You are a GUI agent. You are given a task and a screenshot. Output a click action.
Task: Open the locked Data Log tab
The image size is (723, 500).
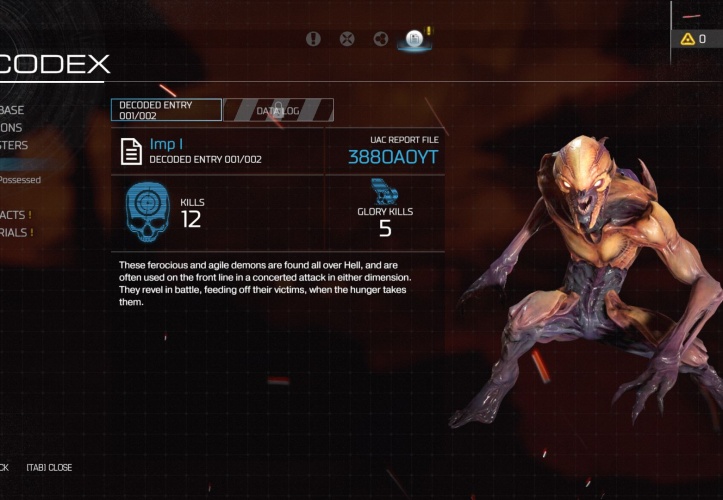point(278,110)
